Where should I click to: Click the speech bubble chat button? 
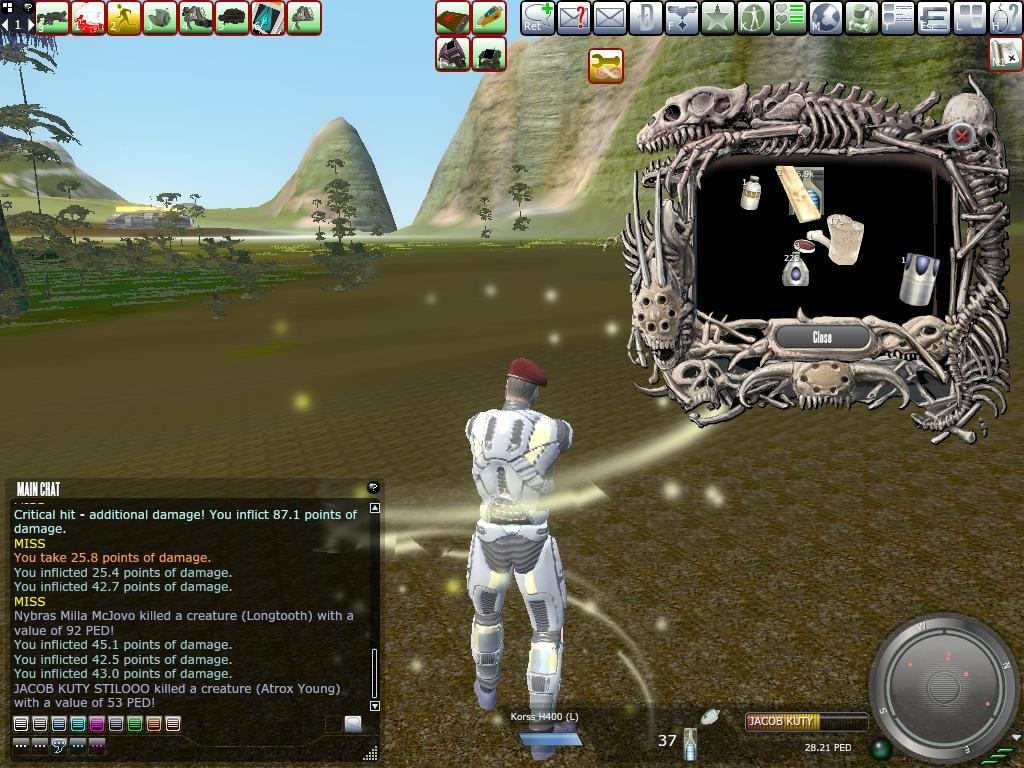(x=353, y=724)
